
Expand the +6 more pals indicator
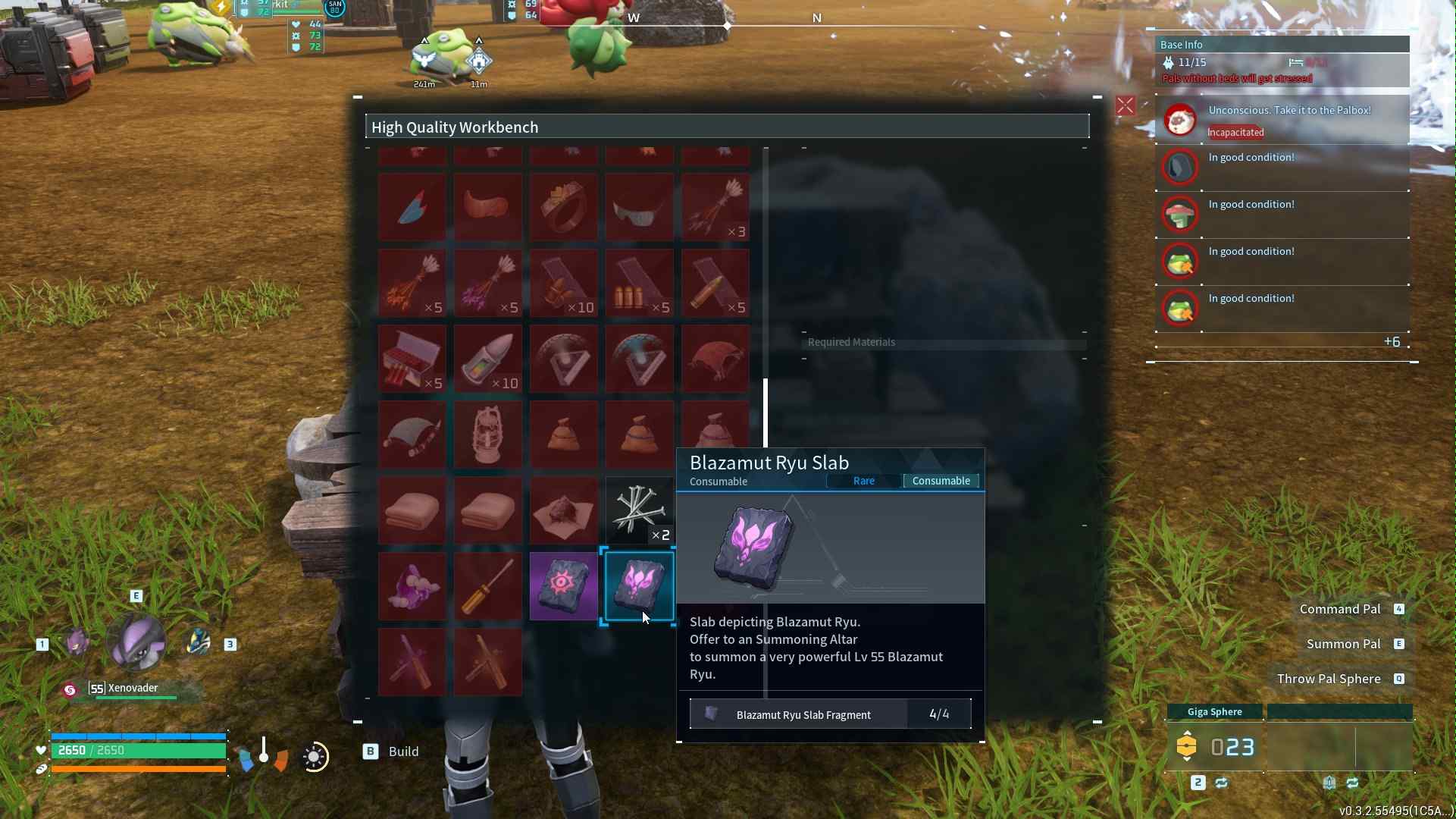tap(1392, 342)
